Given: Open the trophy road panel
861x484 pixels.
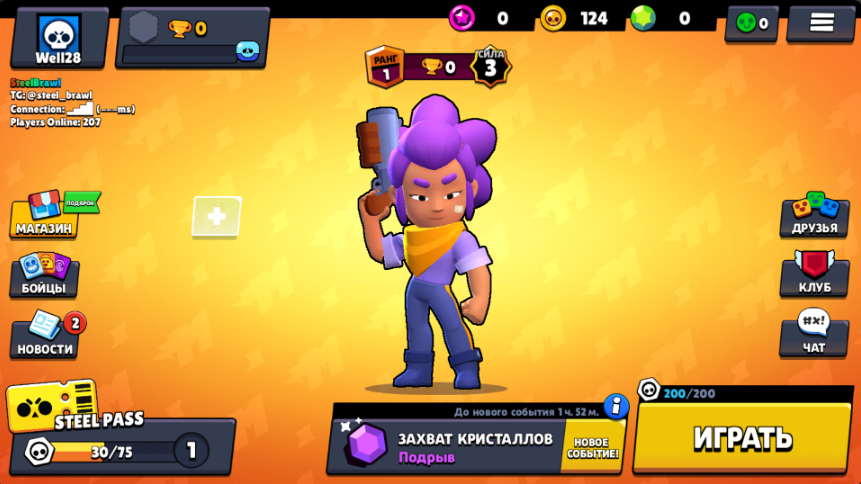Looking at the screenshot, I should tap(193, 37).
